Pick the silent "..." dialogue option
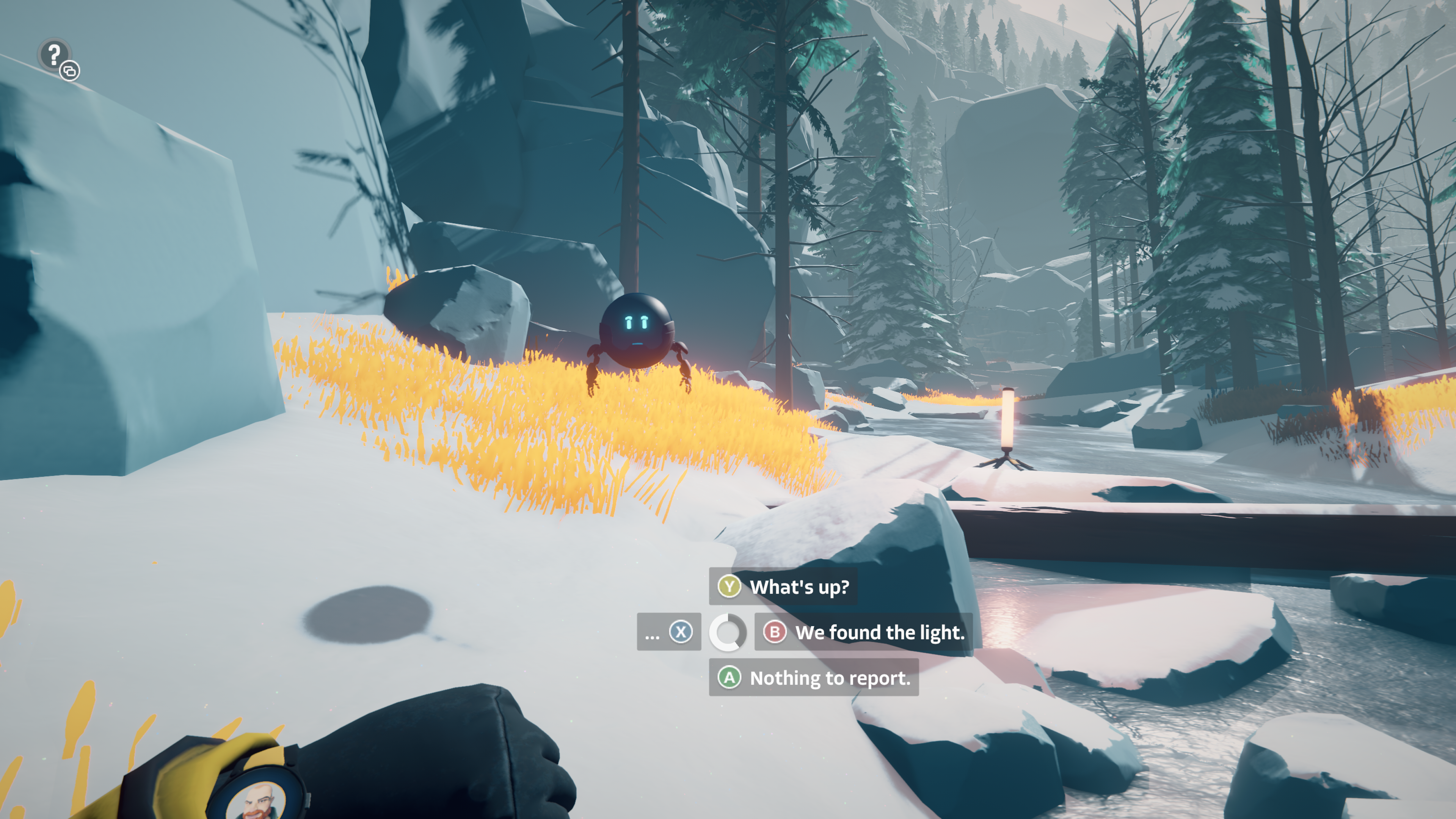The height and width of the screenshot is (819, 1456). point(668,632)
